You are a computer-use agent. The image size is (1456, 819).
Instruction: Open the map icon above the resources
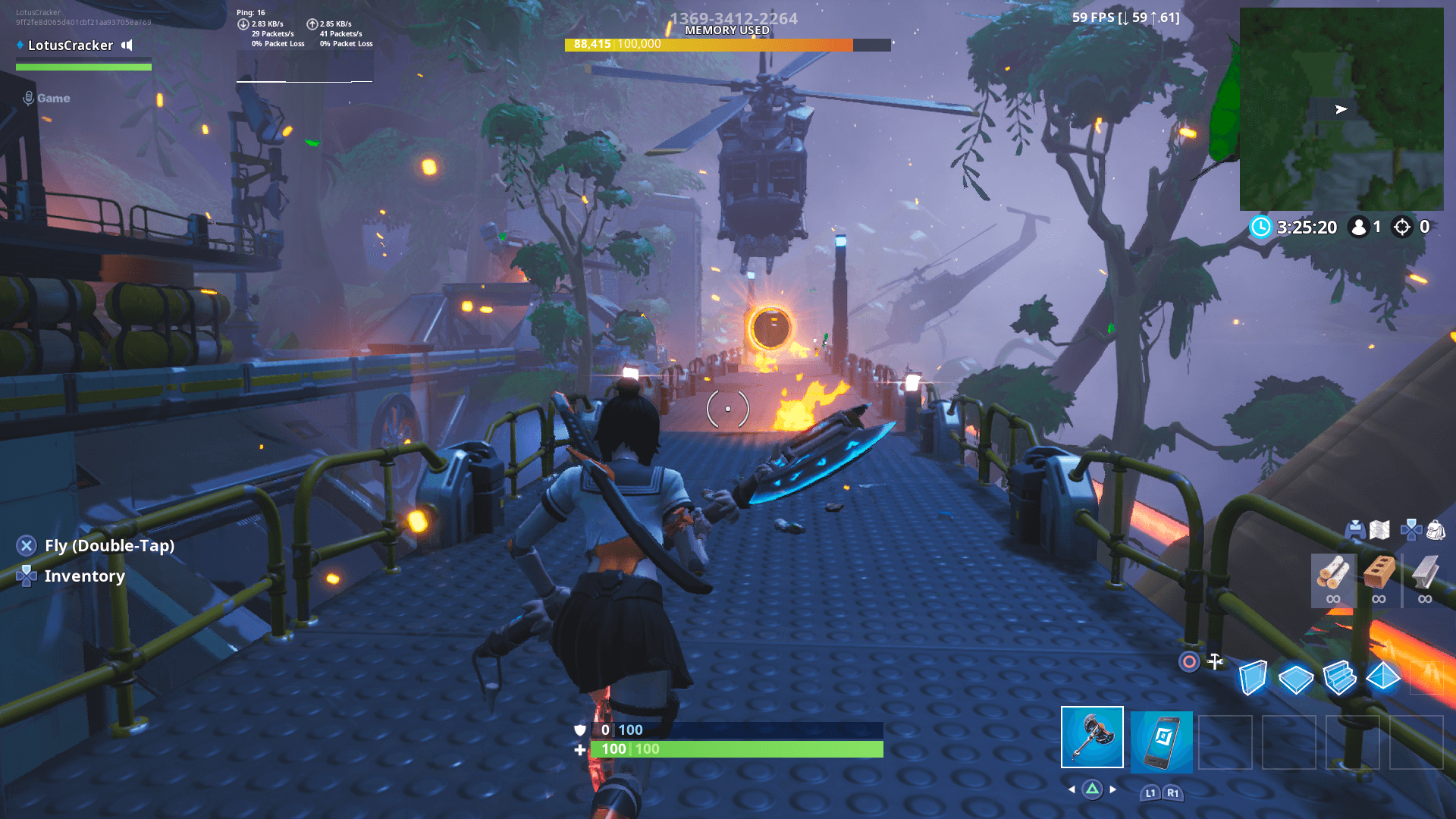[1380, 531]
